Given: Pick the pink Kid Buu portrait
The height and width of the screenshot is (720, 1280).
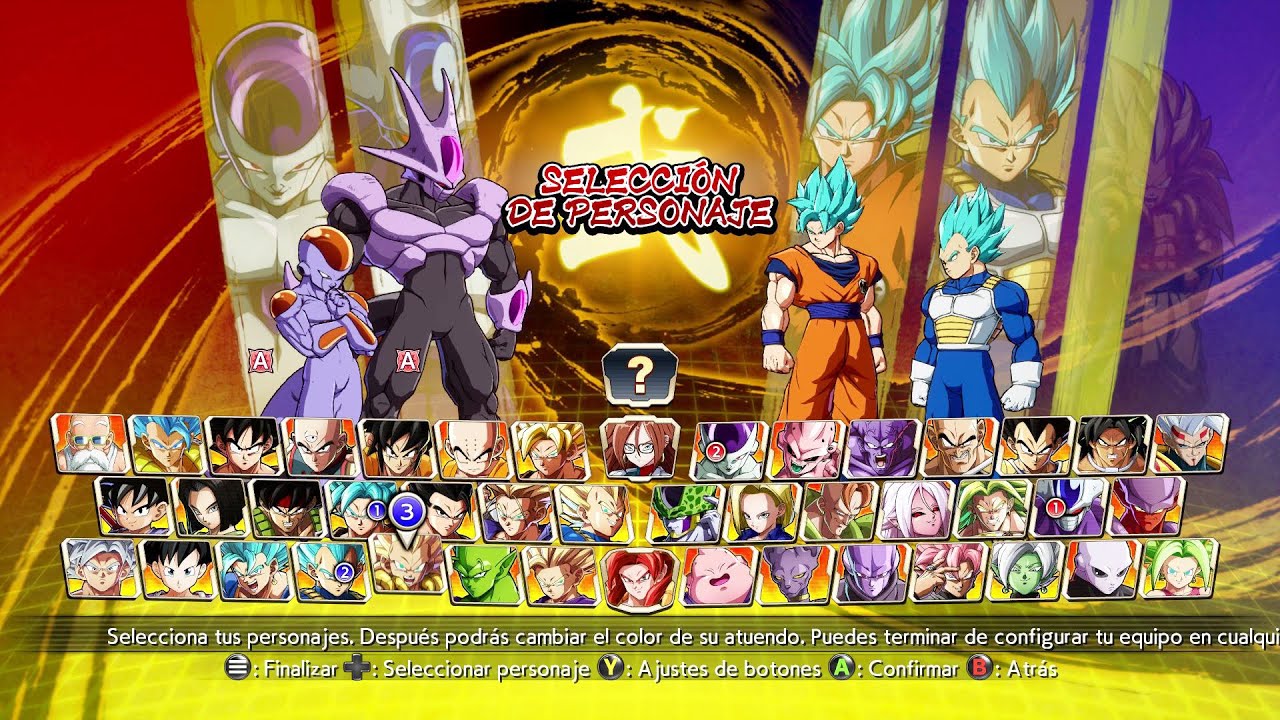Looking at the screenshot, I should point(806,449).
